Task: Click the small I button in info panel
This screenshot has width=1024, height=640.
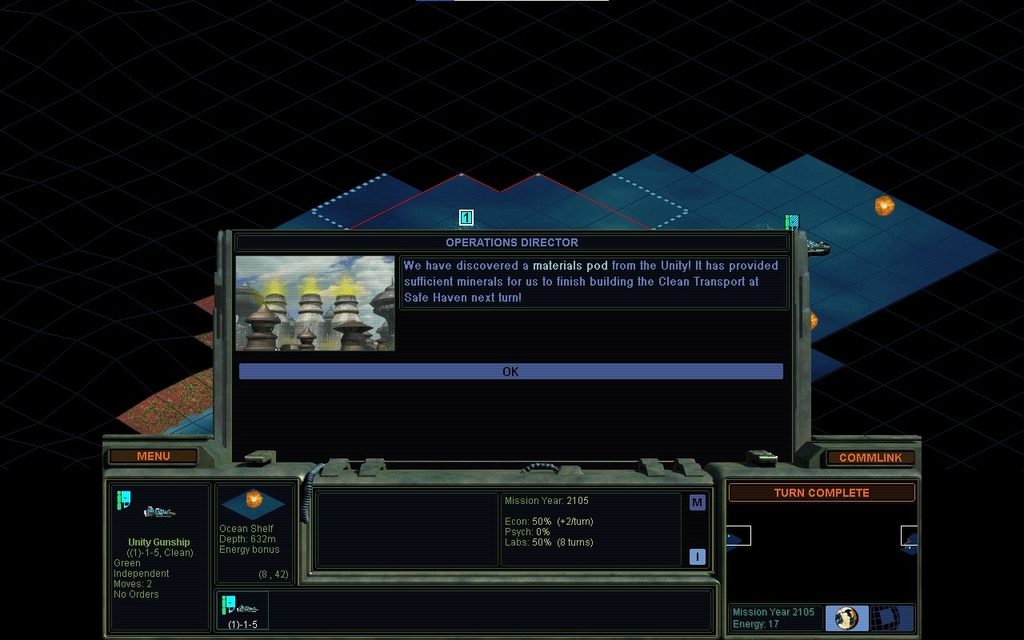Action: coord(697,557)
